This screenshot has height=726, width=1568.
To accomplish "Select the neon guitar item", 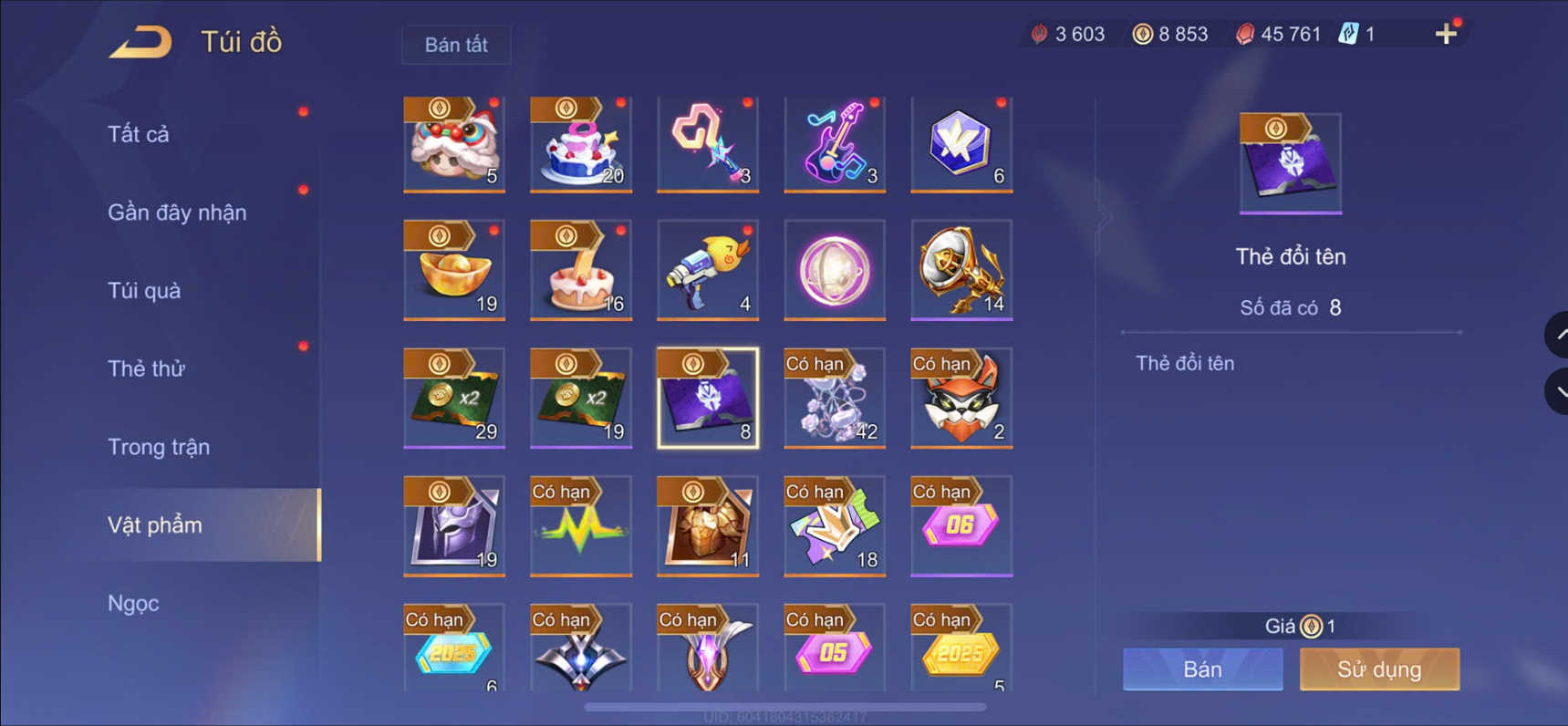I will pos(833,144).
